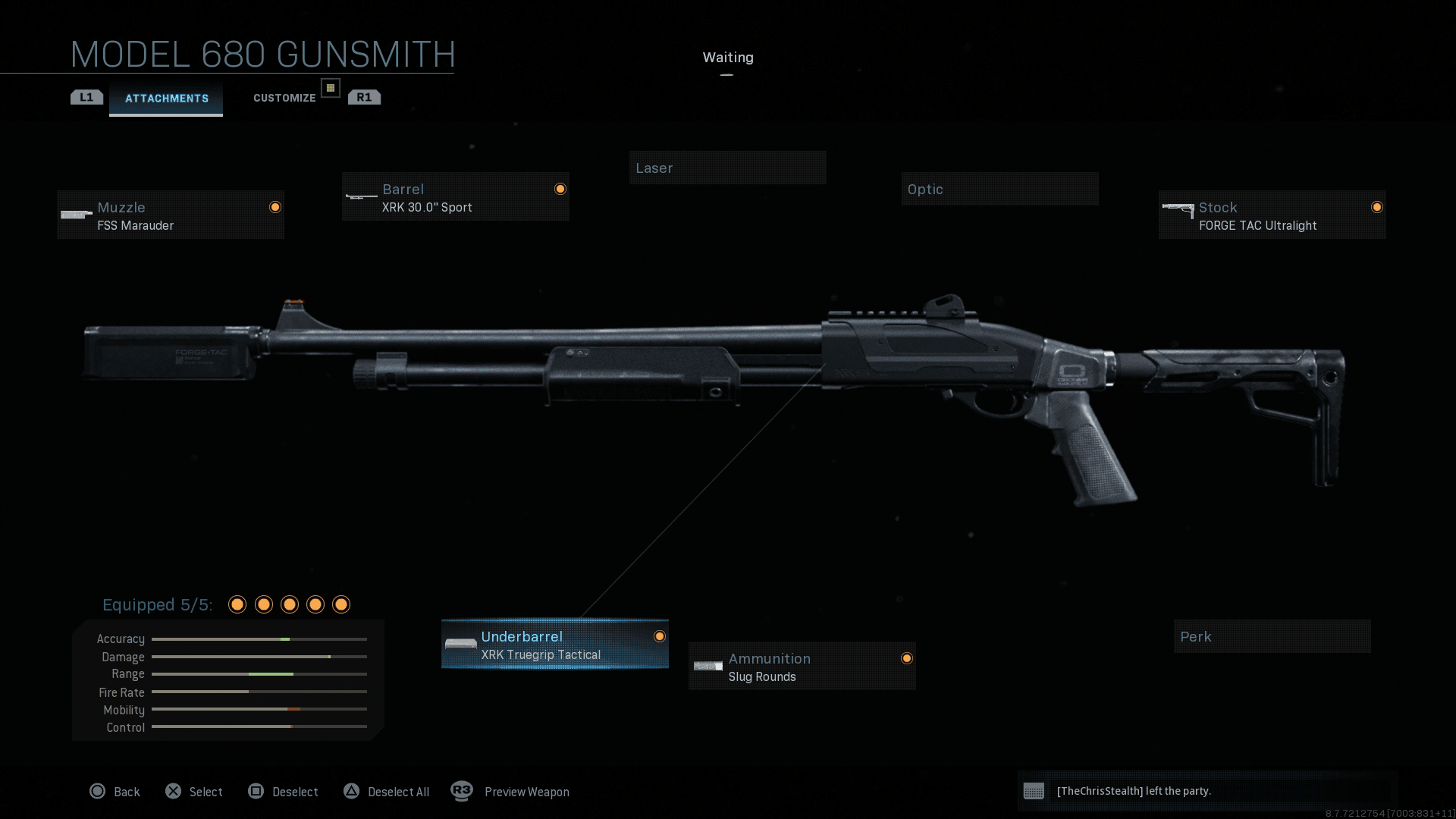Open the party chat notification

point(1206,791)
